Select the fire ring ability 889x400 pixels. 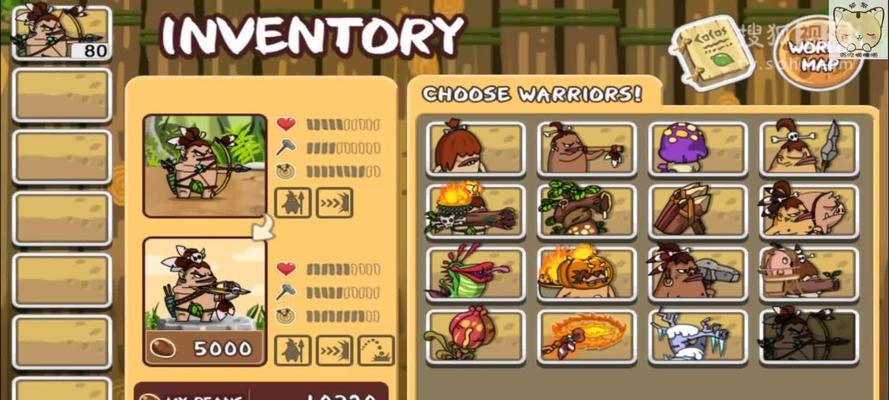point(586,336)
